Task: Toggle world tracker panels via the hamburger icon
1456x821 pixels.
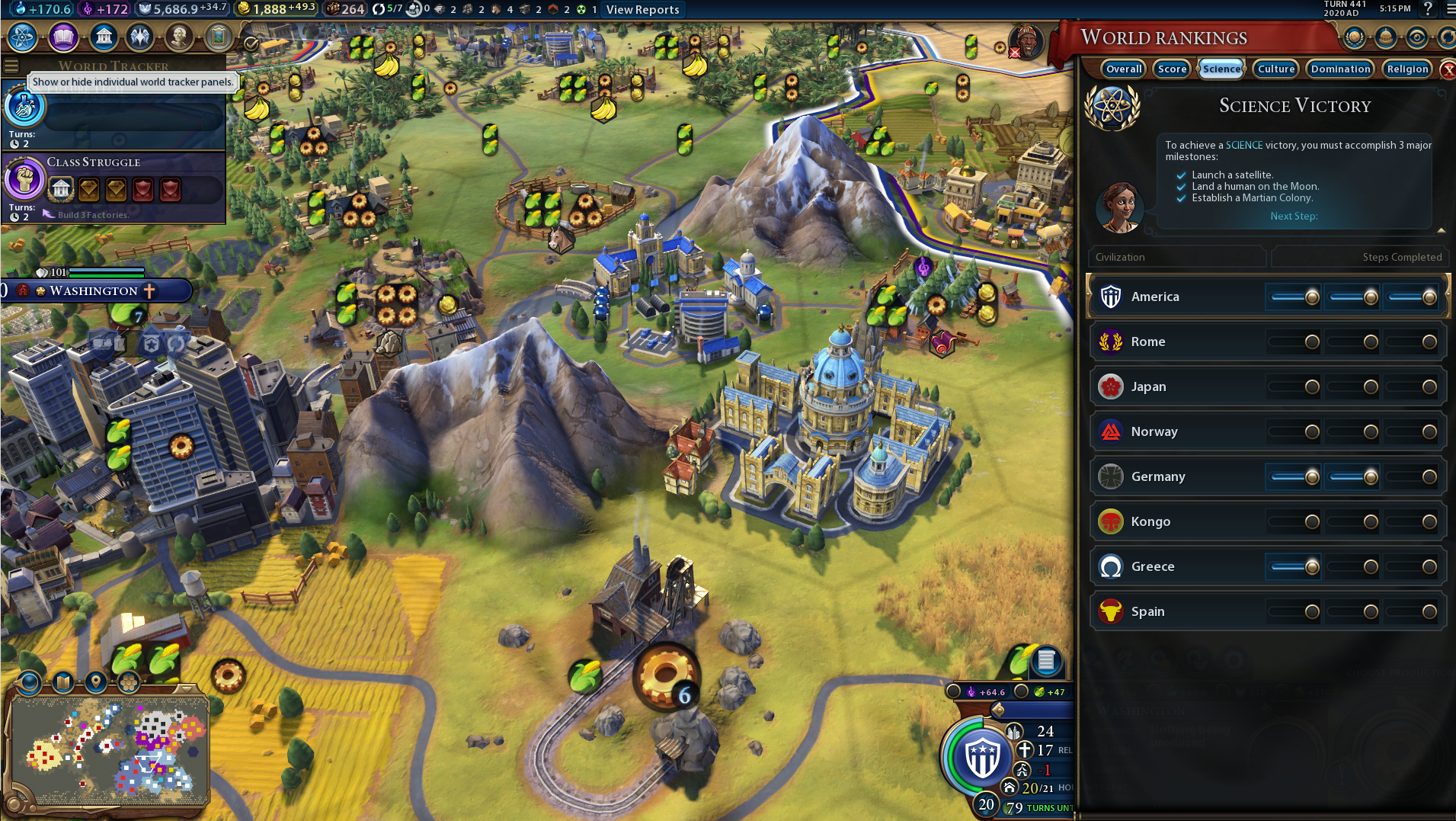Action: [x=11, y=66]
